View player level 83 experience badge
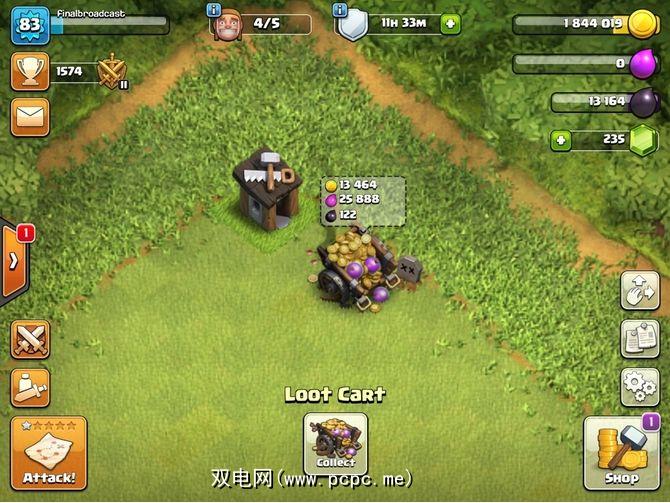 click(30, 24)
